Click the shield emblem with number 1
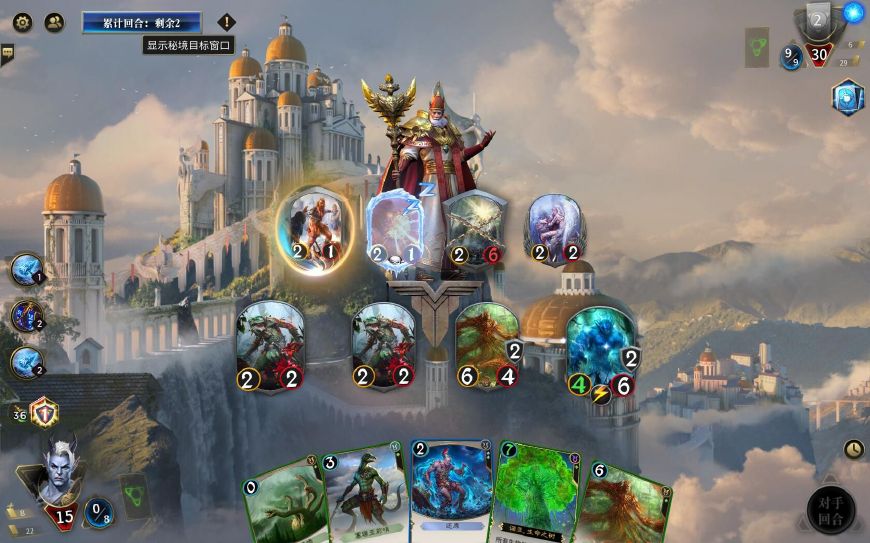Image resolution: width=870 pixels, height=543 pixels. pyautogui.click(x=44, y=412)
